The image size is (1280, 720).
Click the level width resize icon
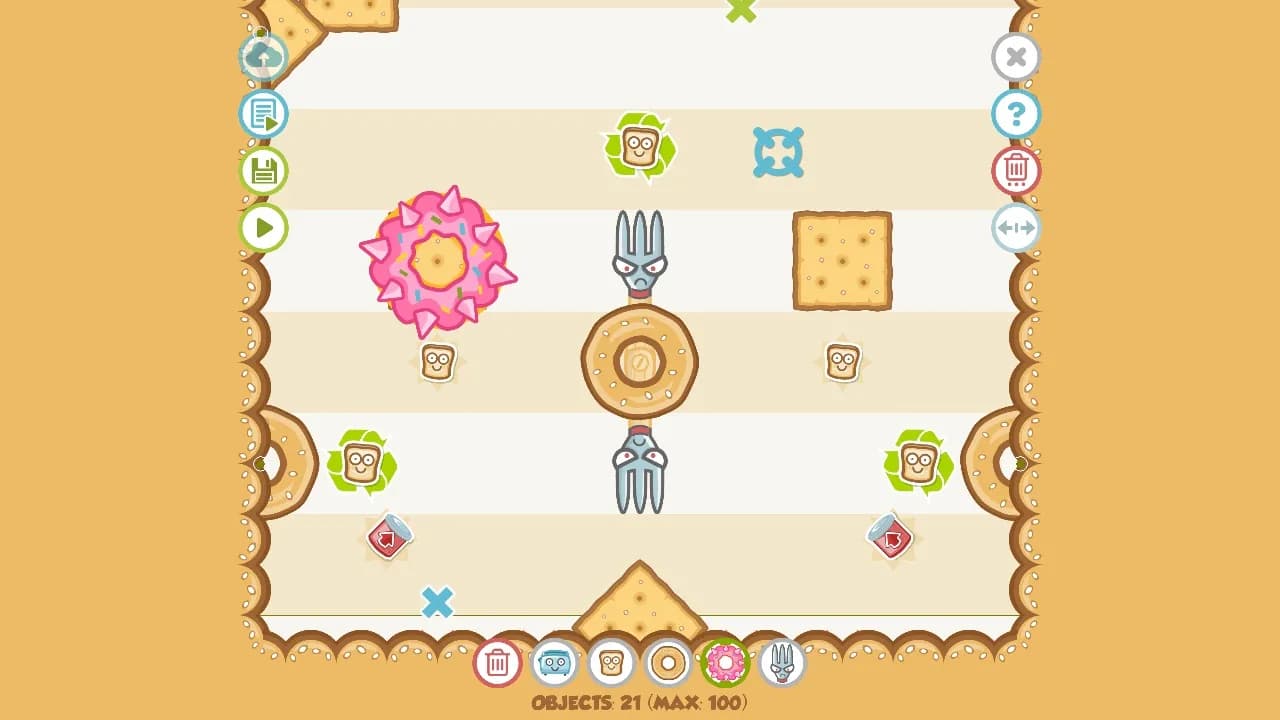pos(1016,227)
